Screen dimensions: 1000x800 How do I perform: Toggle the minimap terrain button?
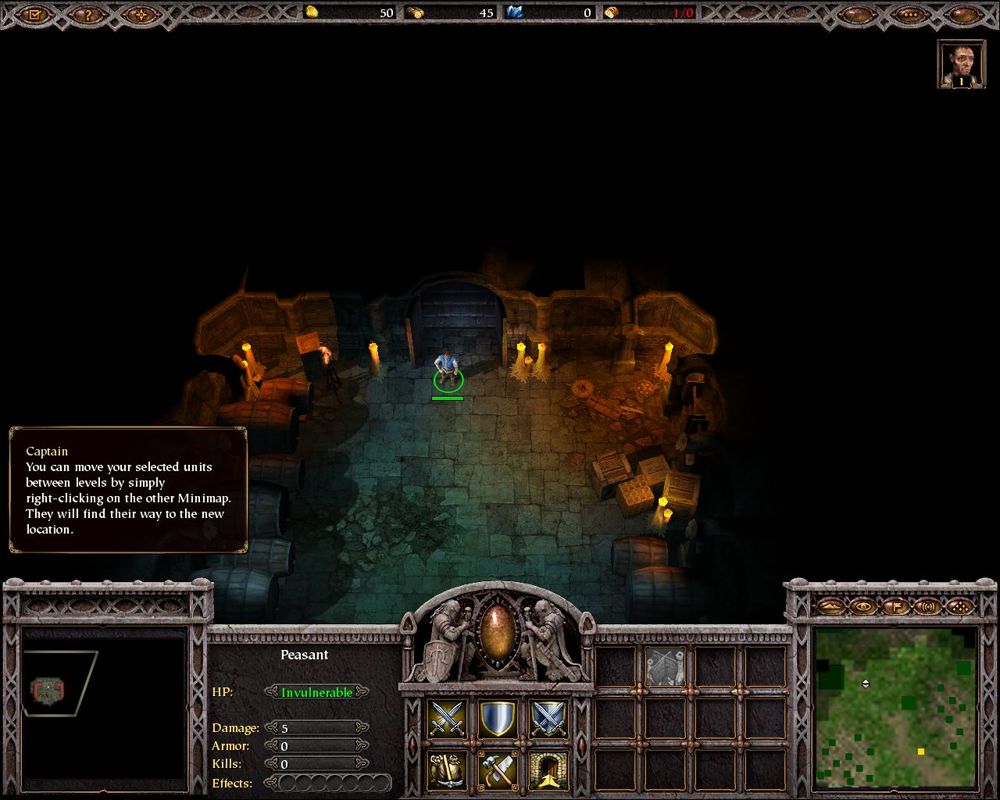830,606
